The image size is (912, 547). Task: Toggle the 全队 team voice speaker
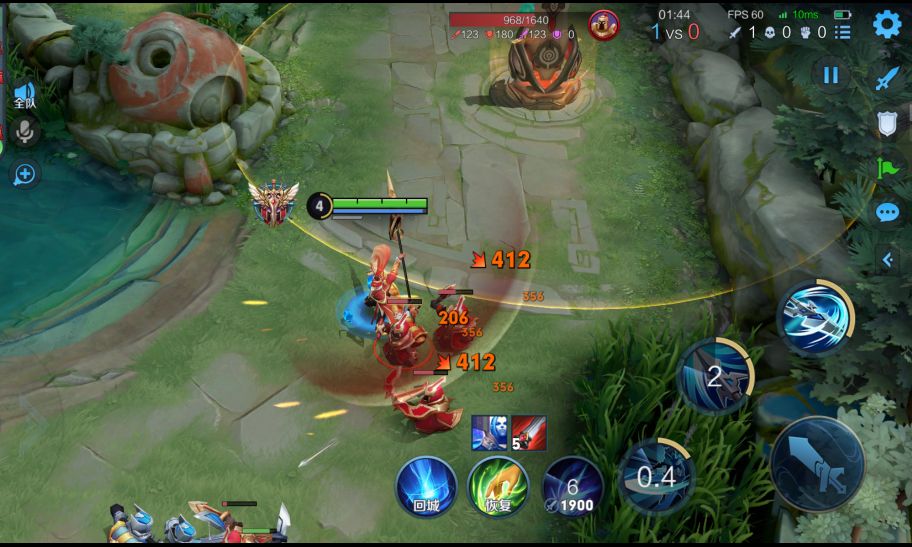click(24, 96)
